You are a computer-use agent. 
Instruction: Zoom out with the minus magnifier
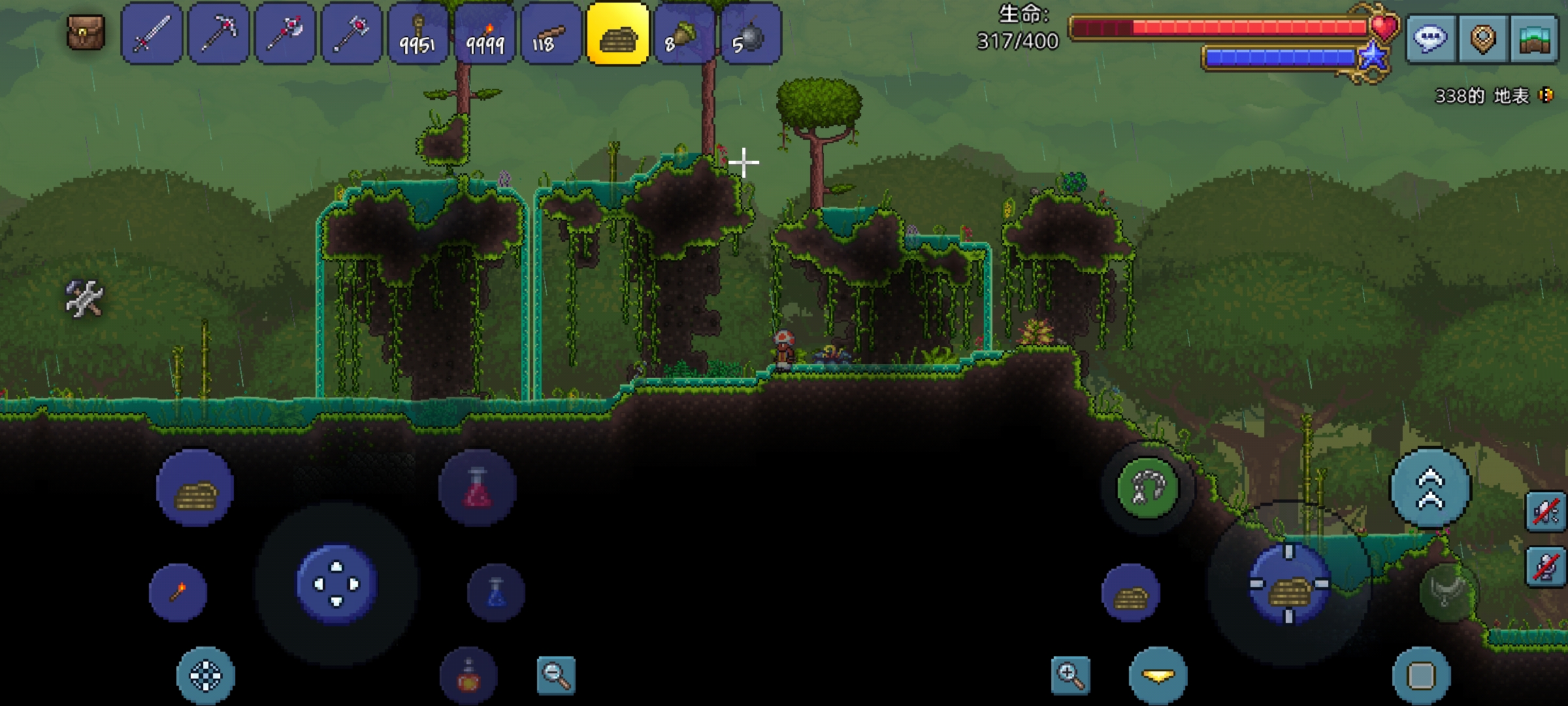(x=556, y=675)
